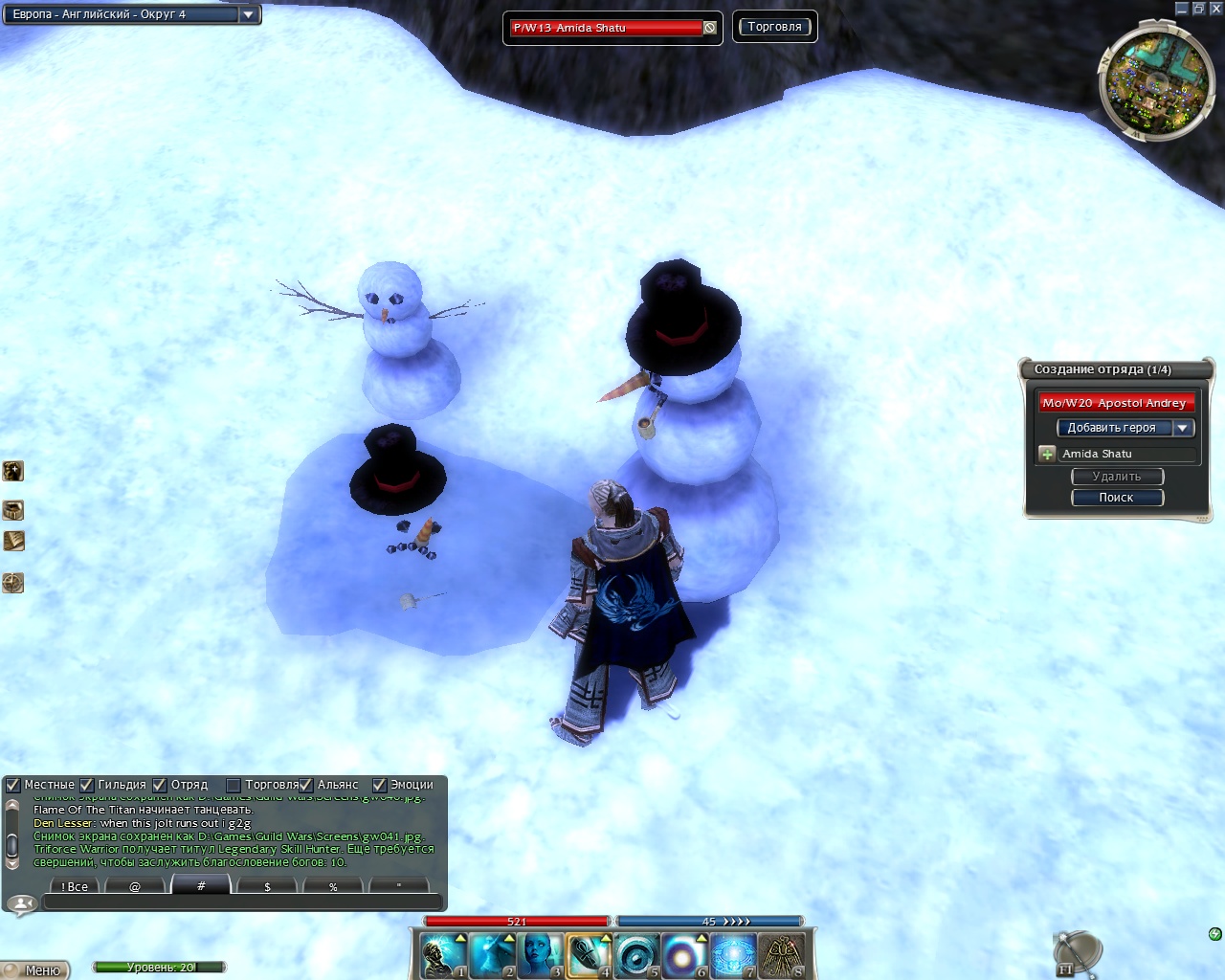Screen dimensions: 1225x980
Task: Toggle the Местные chat filter checkbox
Action: (13, 785)
